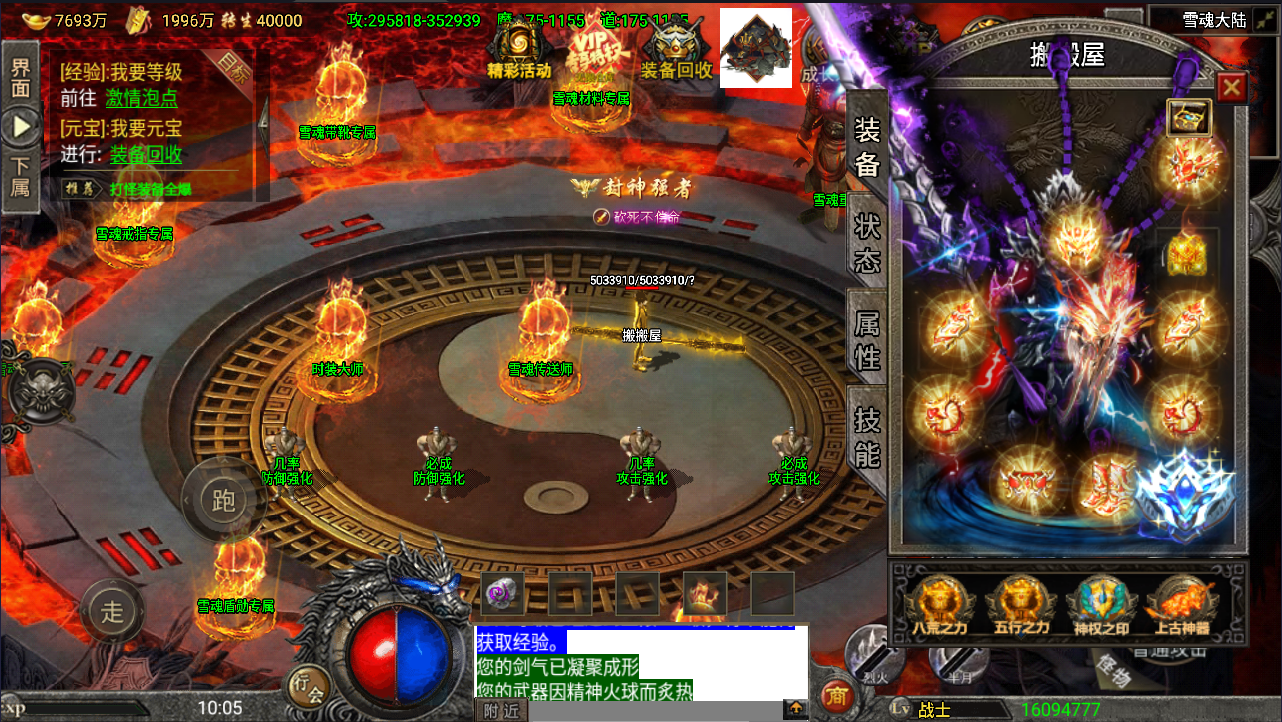Open the 行会 guild button

click(x=308, y=686)
